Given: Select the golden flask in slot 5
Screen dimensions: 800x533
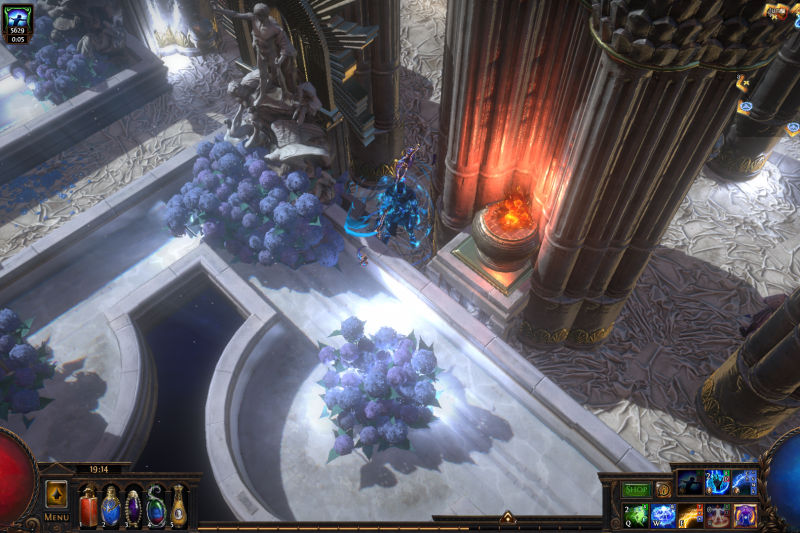Looking at the screenshot, I should point(178,506).
